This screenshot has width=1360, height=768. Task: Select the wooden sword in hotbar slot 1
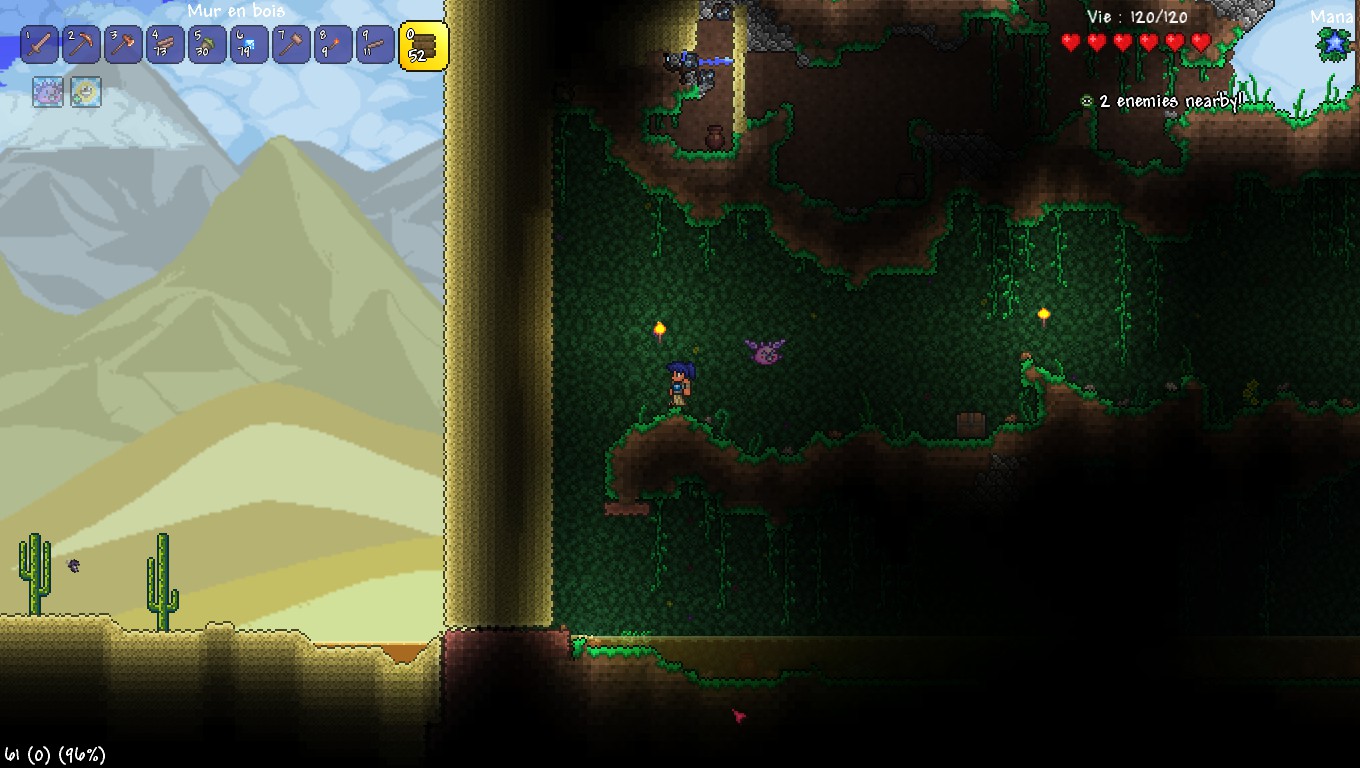[38, 45]
